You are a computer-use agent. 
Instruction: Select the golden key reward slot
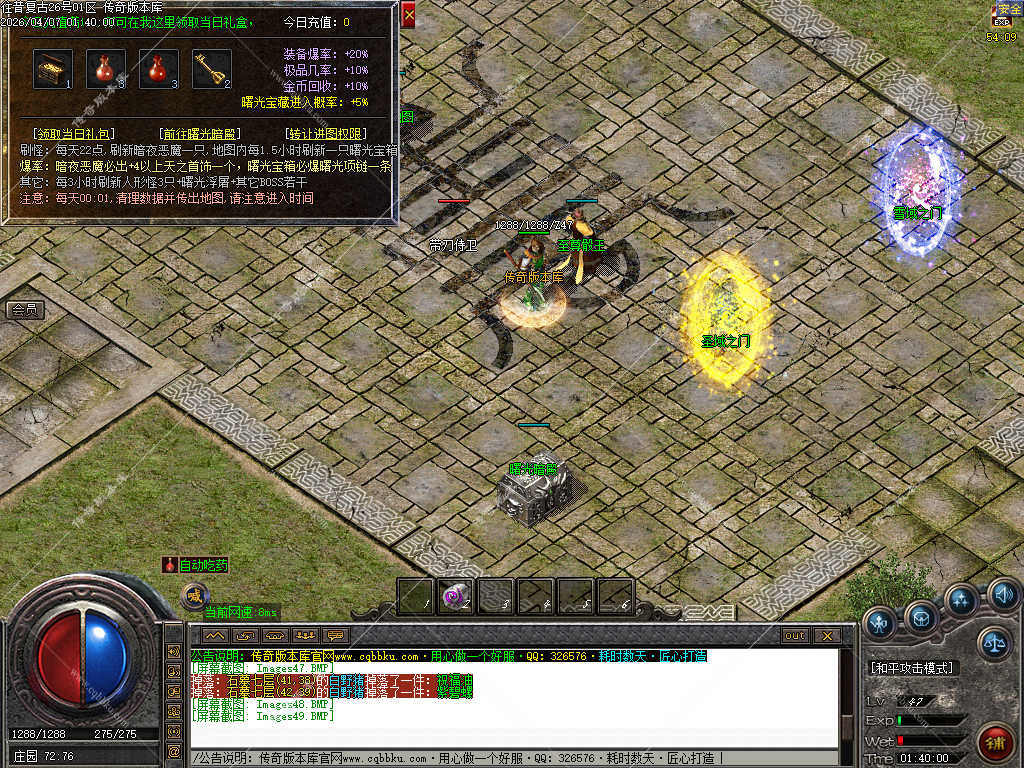click(x=211, y=69)
